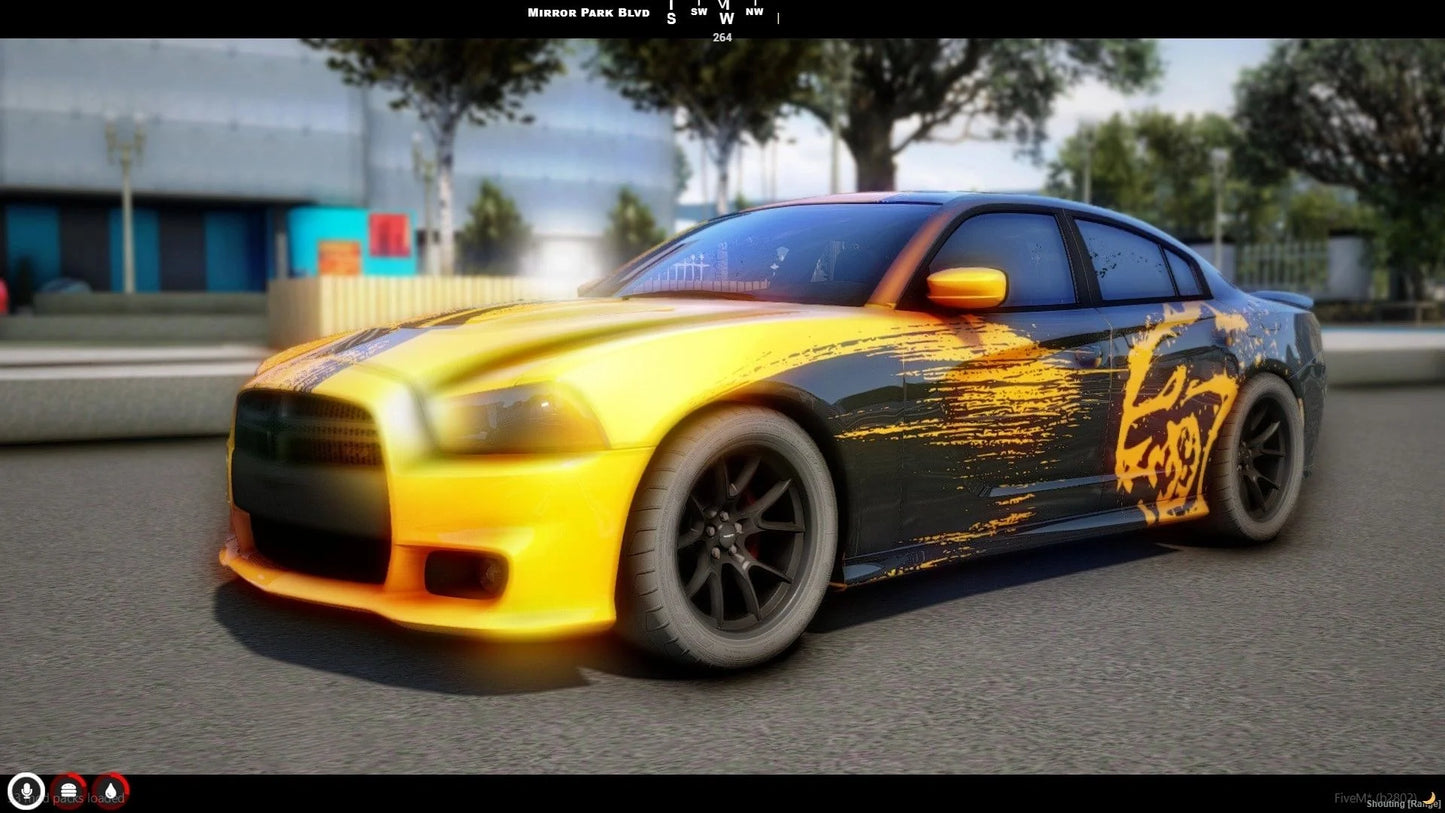The height and width of the screenshot is (813, 1445).
Task: Click the microphone voice icon
Action: tap(26, 791)
